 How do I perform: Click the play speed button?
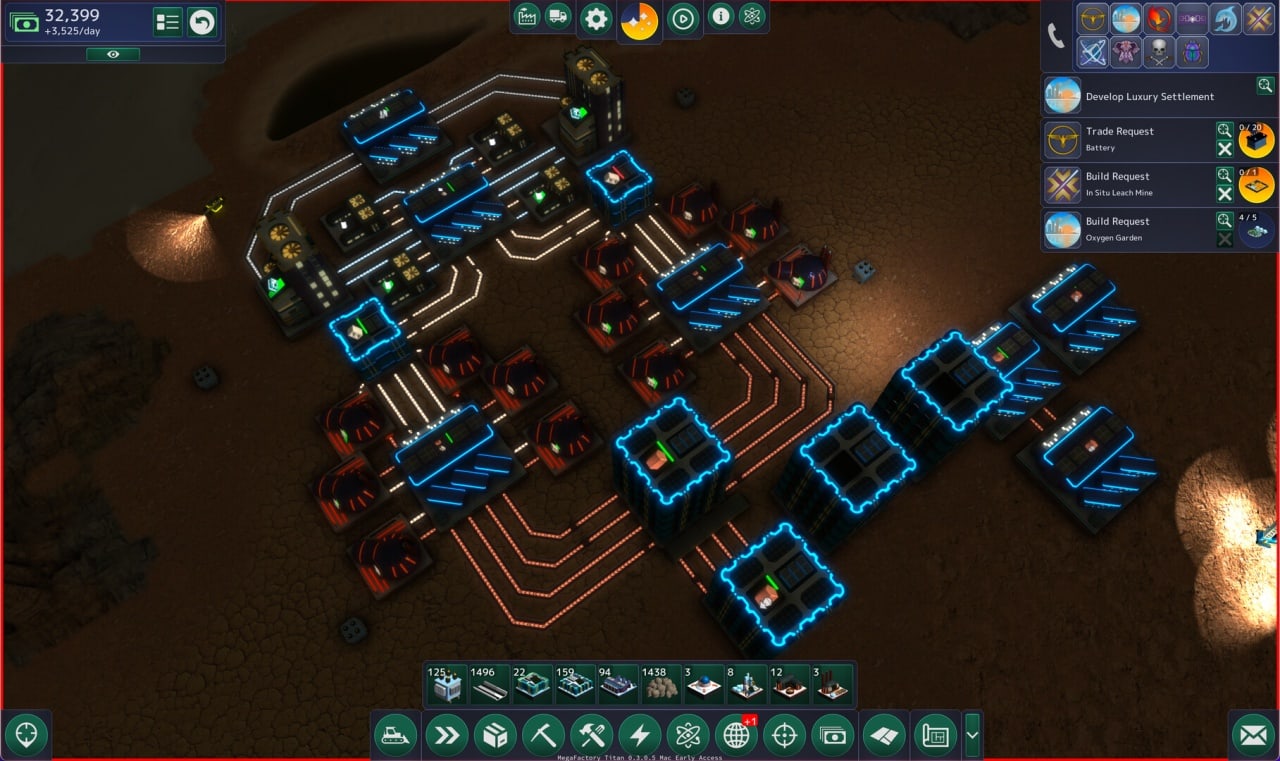point(683,19)
